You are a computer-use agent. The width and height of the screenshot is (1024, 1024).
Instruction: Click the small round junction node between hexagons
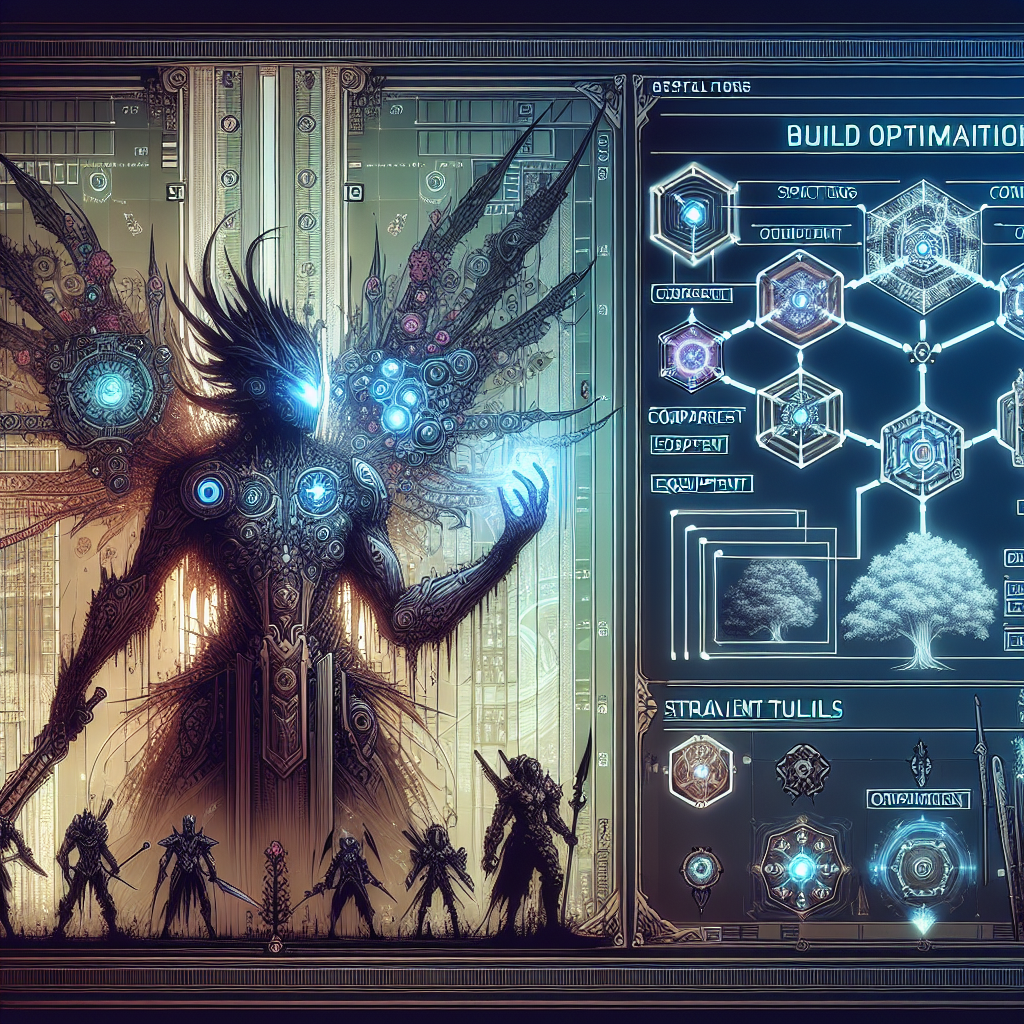(x=920, y=351)
